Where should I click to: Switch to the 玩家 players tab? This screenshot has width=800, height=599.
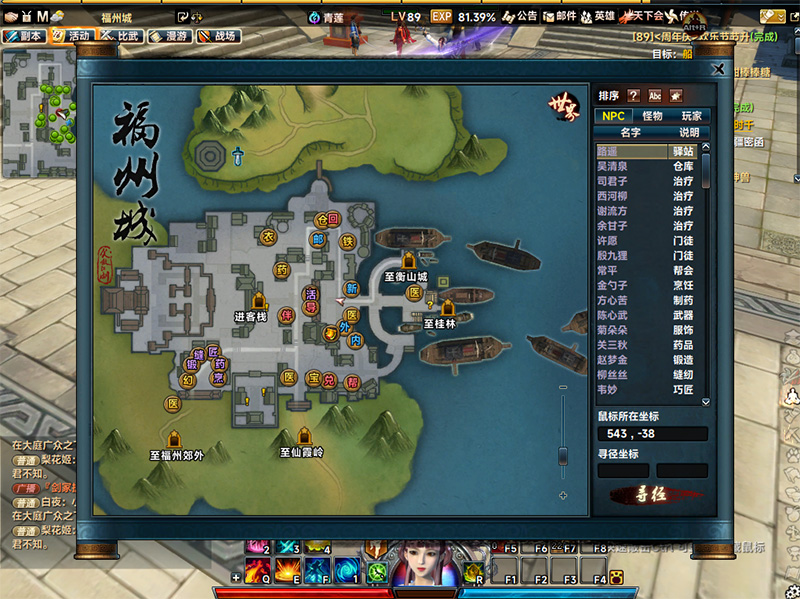[691, 116]
